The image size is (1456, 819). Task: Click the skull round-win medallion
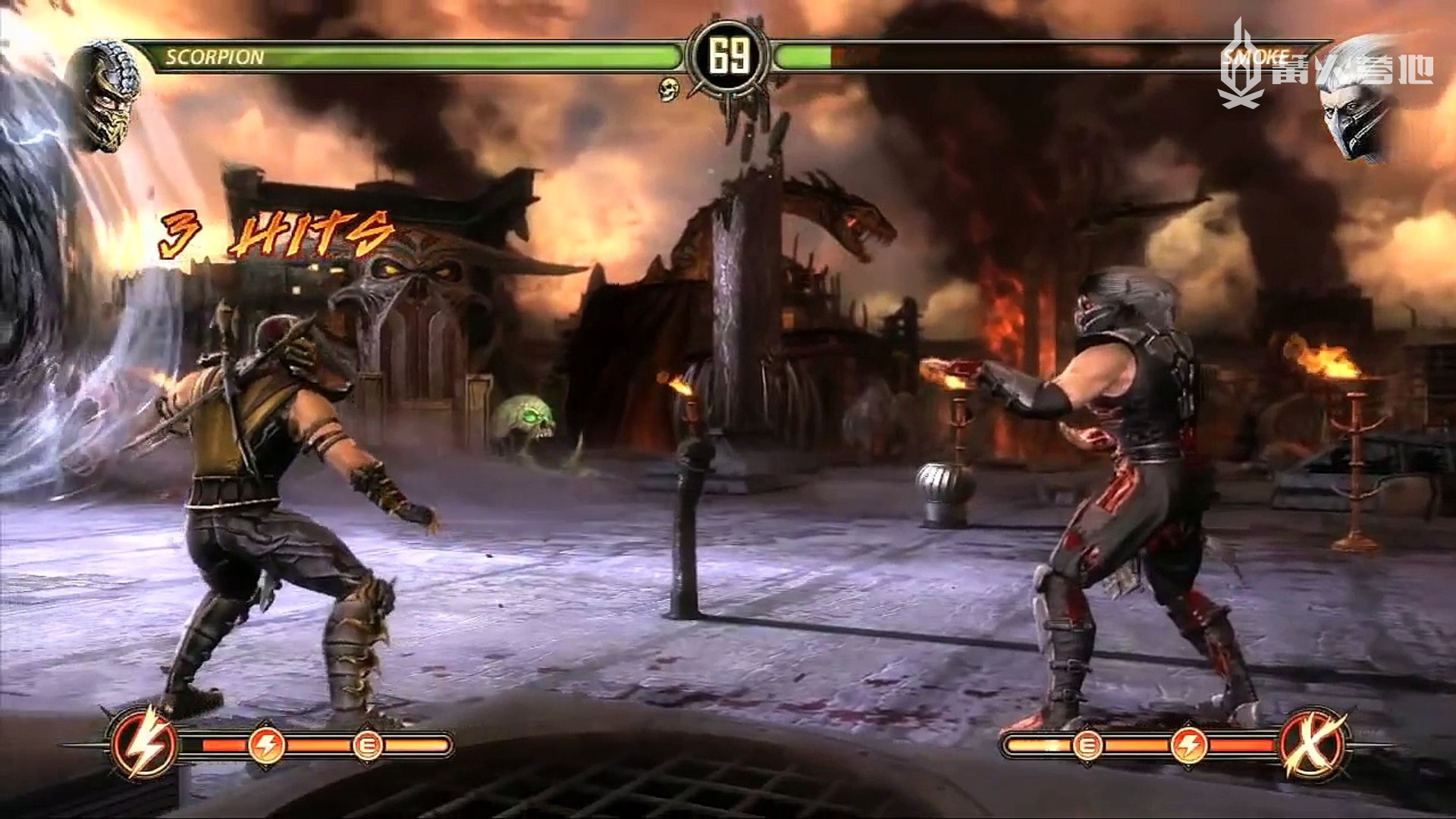(x=668, y=89)
